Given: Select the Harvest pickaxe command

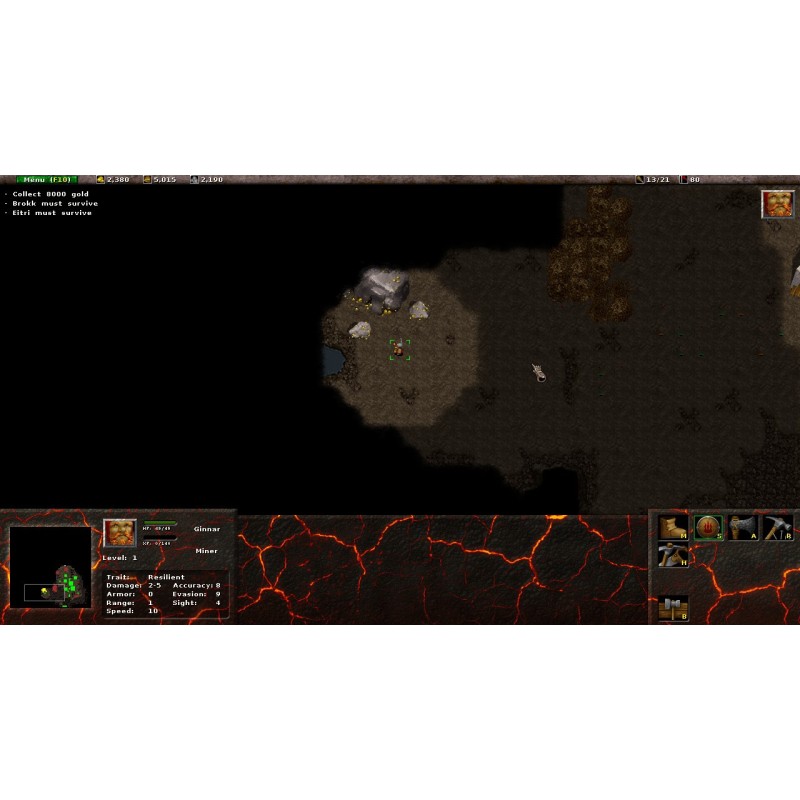Looking at the screenshot, I should coord(672,554).
